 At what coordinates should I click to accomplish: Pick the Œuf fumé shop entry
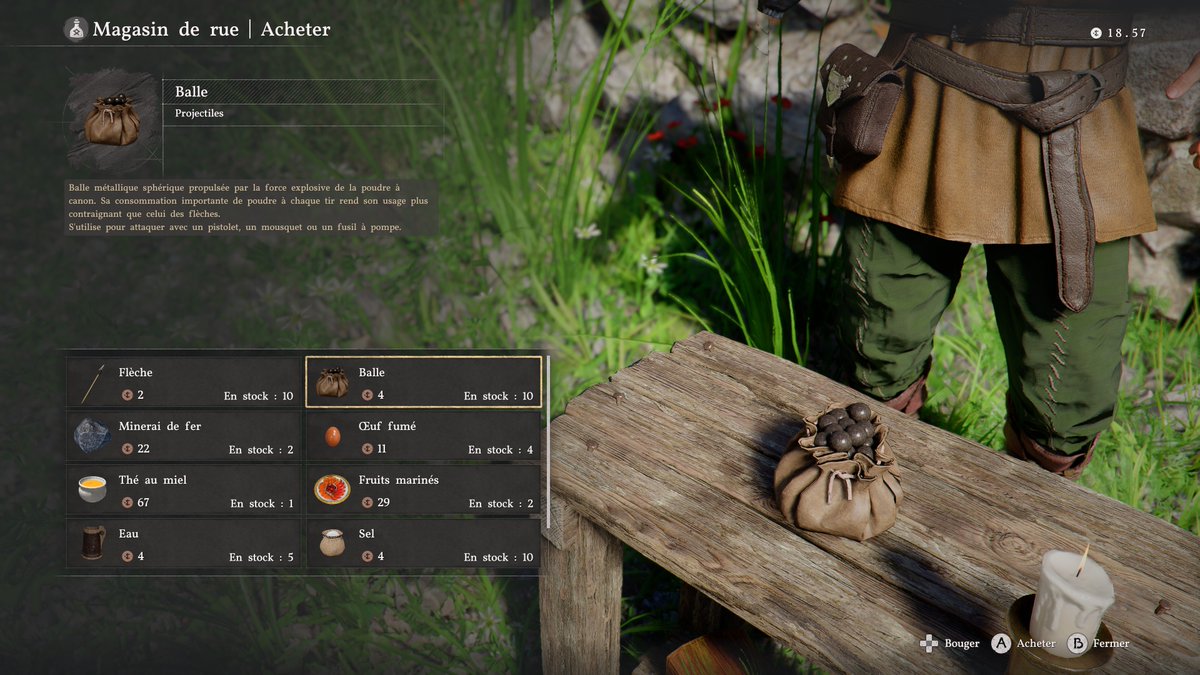(423, 436)
